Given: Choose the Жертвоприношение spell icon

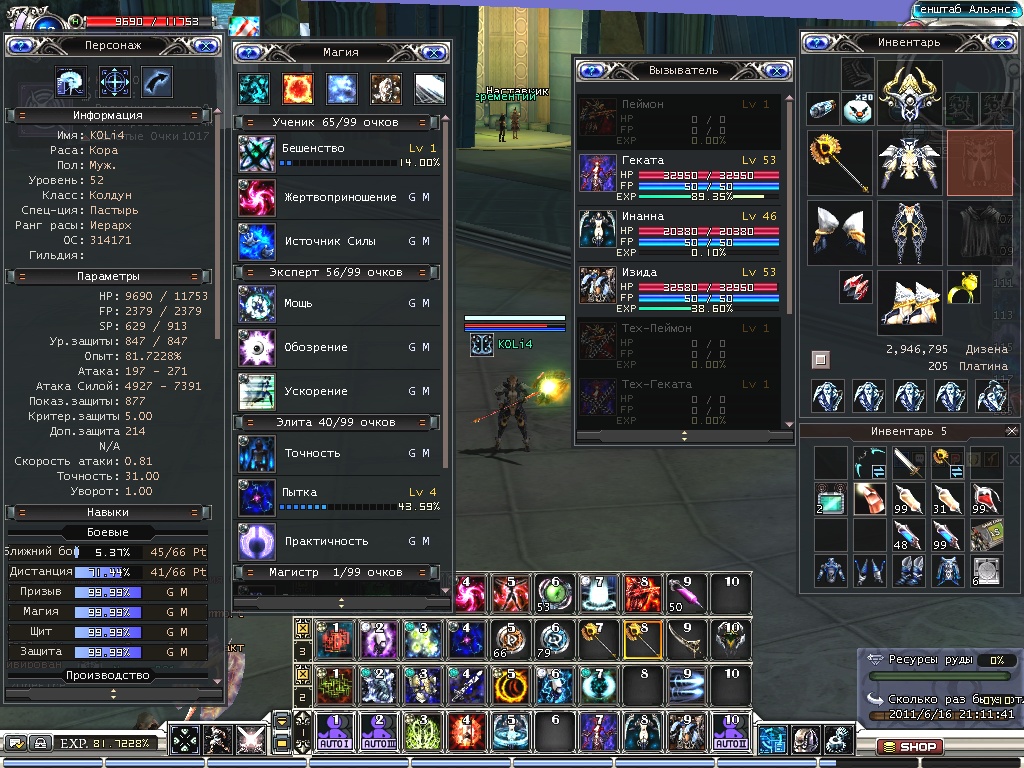Looking at the screenshot, I should tap(257, 198).
